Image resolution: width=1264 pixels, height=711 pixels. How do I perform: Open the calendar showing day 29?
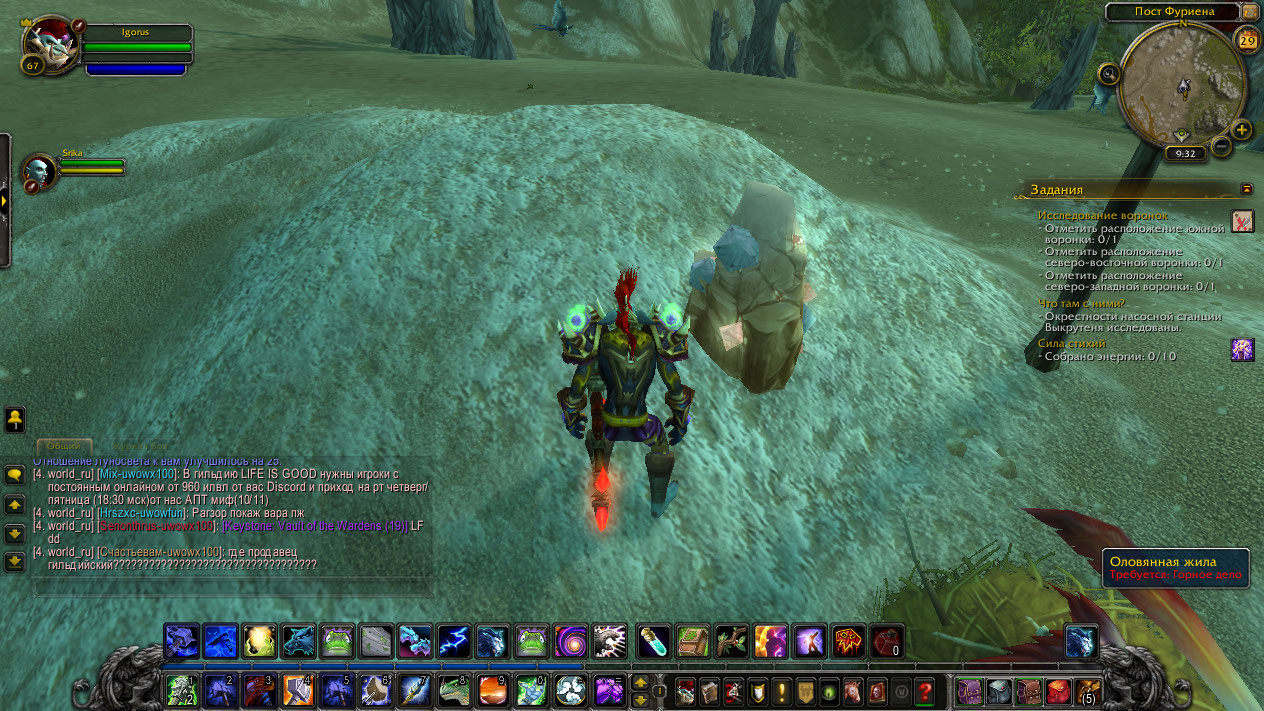point(1247,40)
